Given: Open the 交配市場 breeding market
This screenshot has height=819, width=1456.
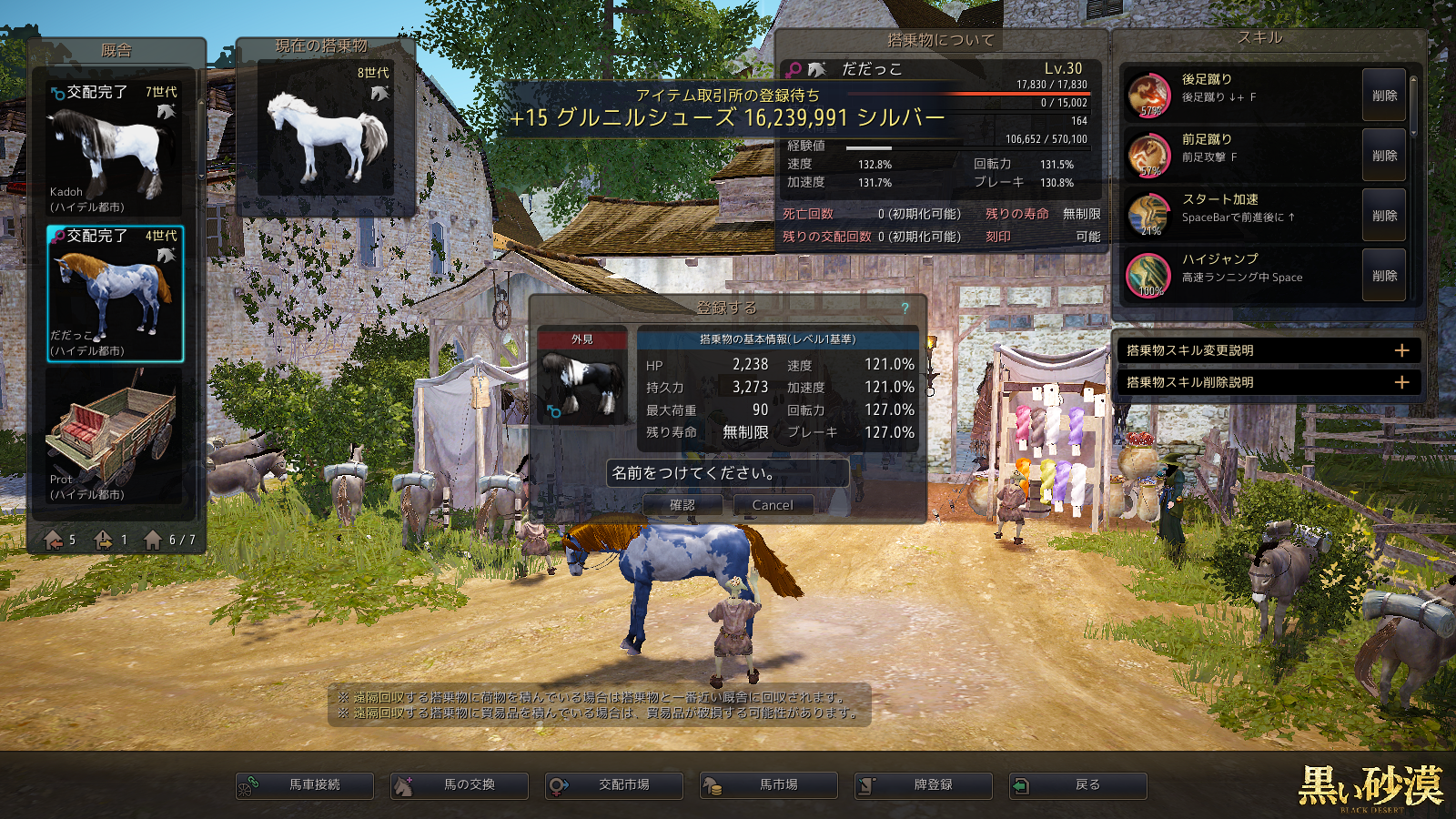Looking at the screenshot, I should click(x=614, y=785).
